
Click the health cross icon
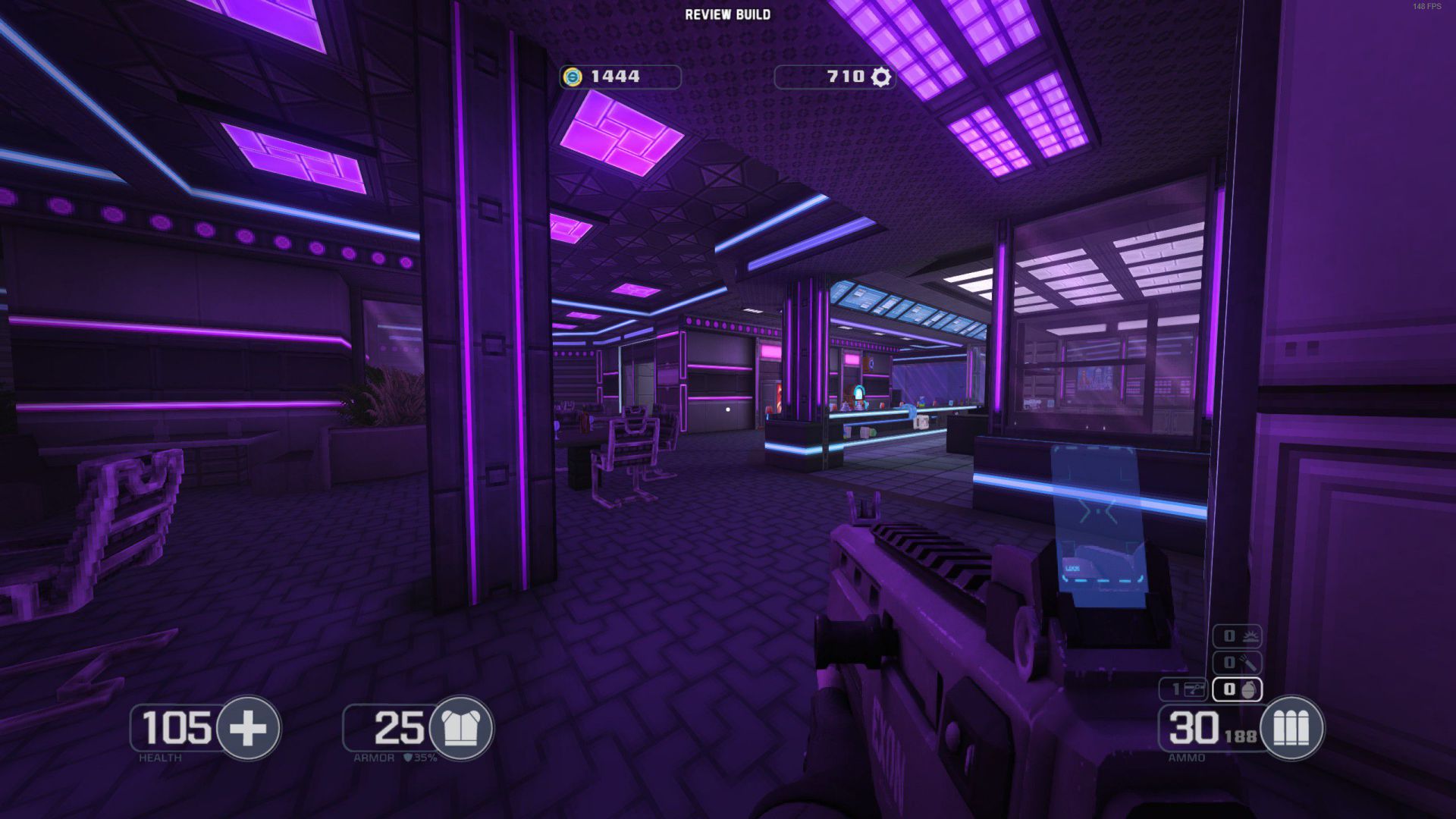tap(248, 728)
